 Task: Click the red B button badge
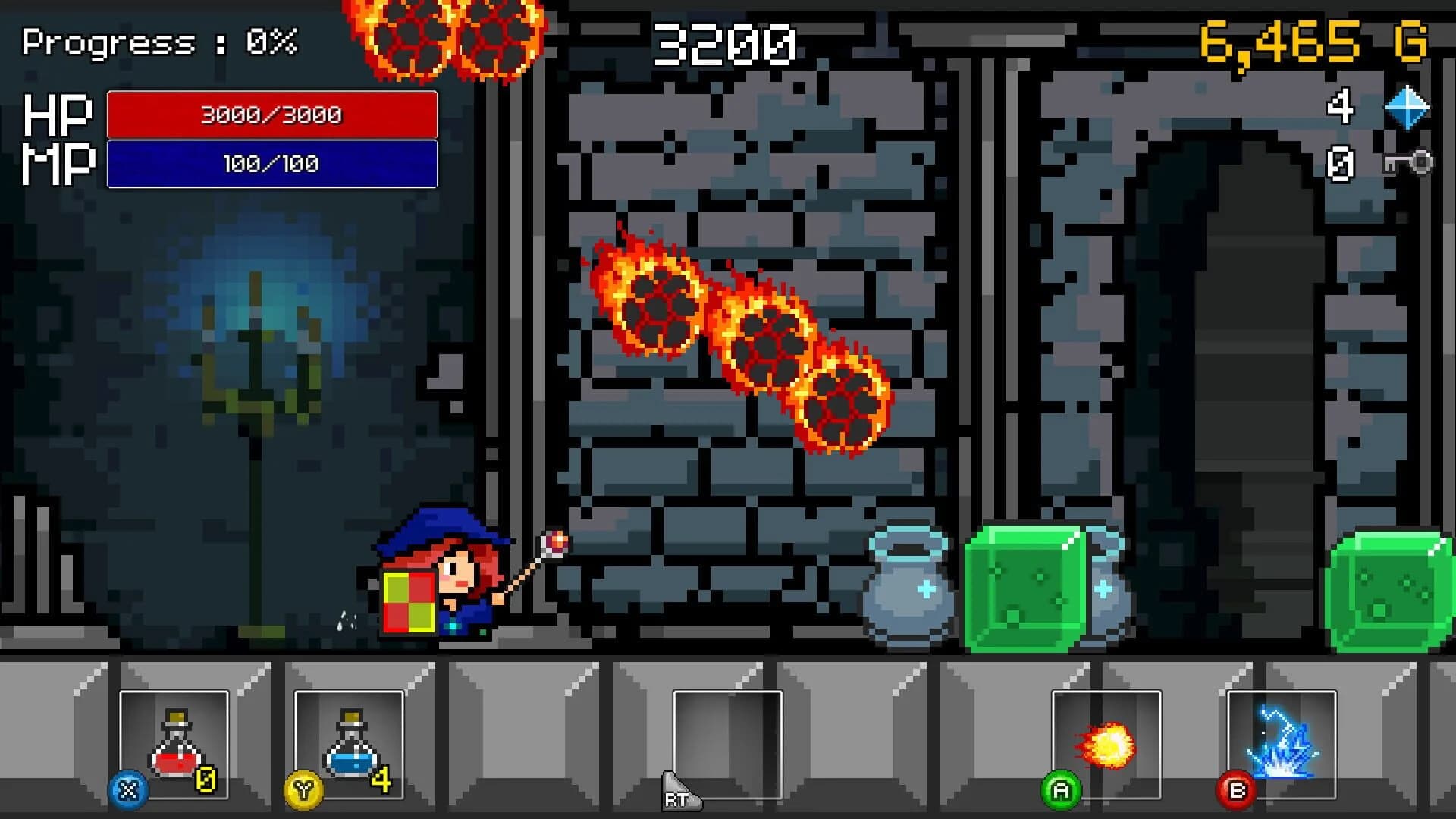[1236, 792]
